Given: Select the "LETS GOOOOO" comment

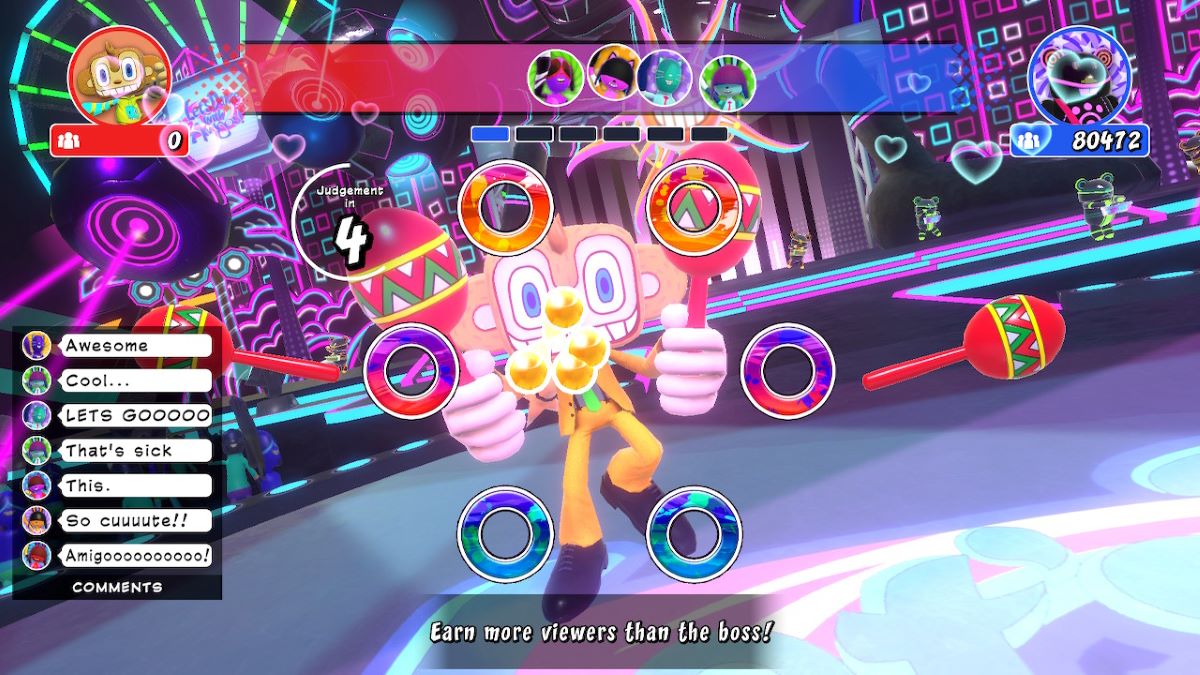Looking at the screenshot, I should (x=136, y=415).
